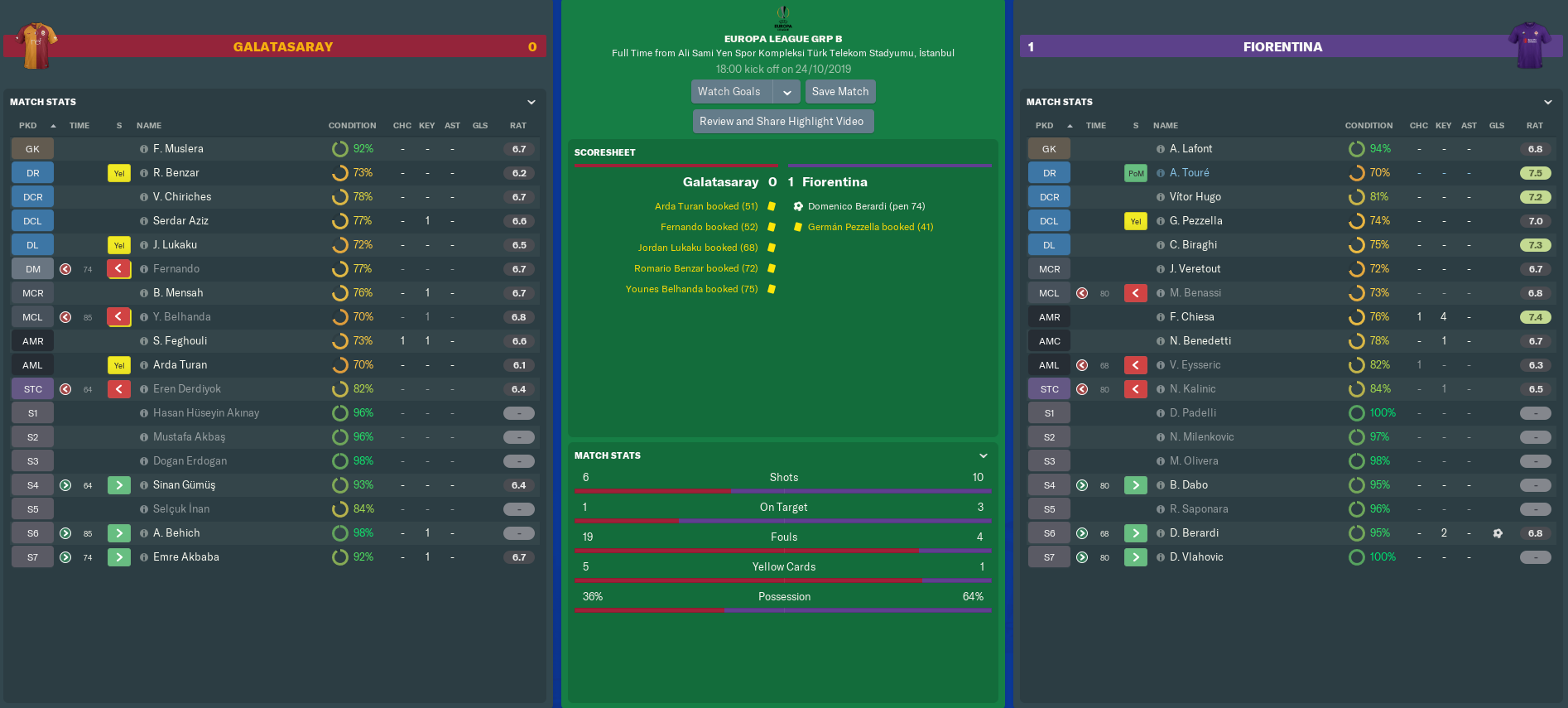Click info icon beside S. Feghouli
The width and height of the screenshot is (1568, 708).
pos(144,341)
